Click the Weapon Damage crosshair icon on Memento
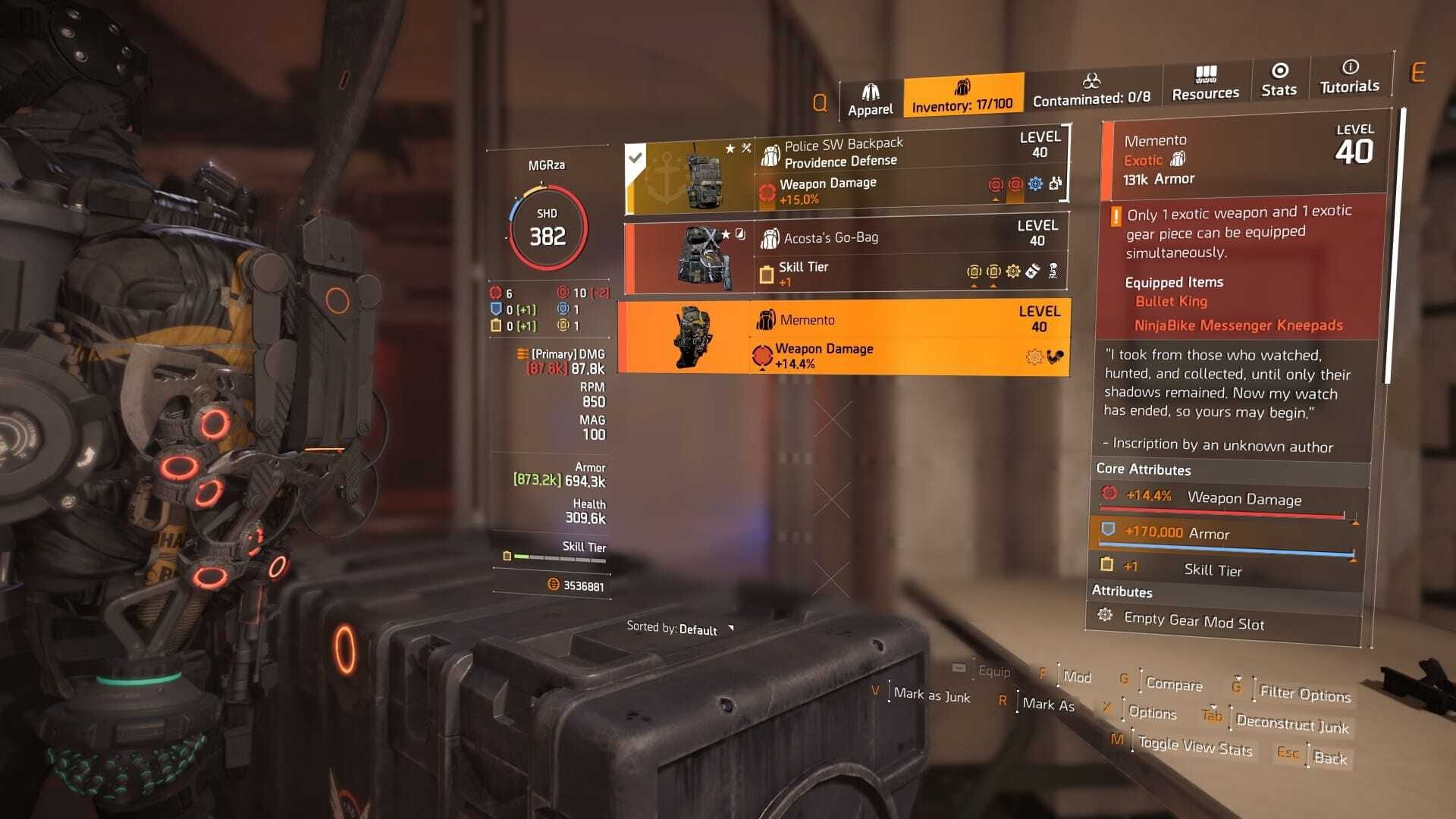The width and height of the screenshot is (1456, 819). tap(760, 351)
